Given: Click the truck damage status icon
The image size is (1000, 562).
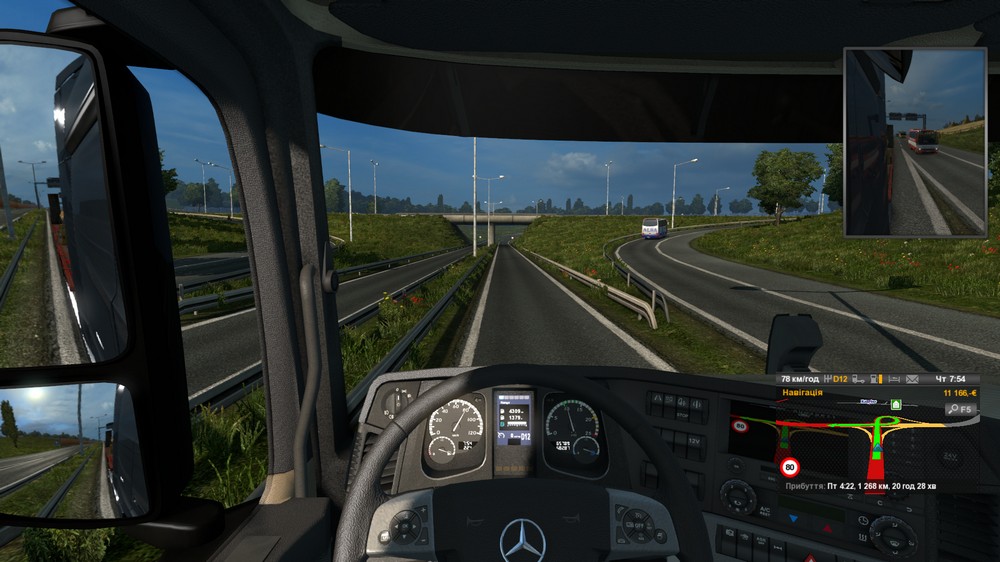Looking at the screenshot, I should coord(857,380).
